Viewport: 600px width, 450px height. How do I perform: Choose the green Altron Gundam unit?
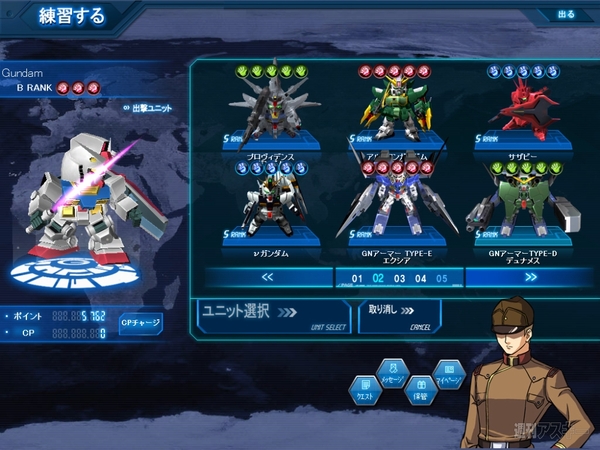[395, 110]
